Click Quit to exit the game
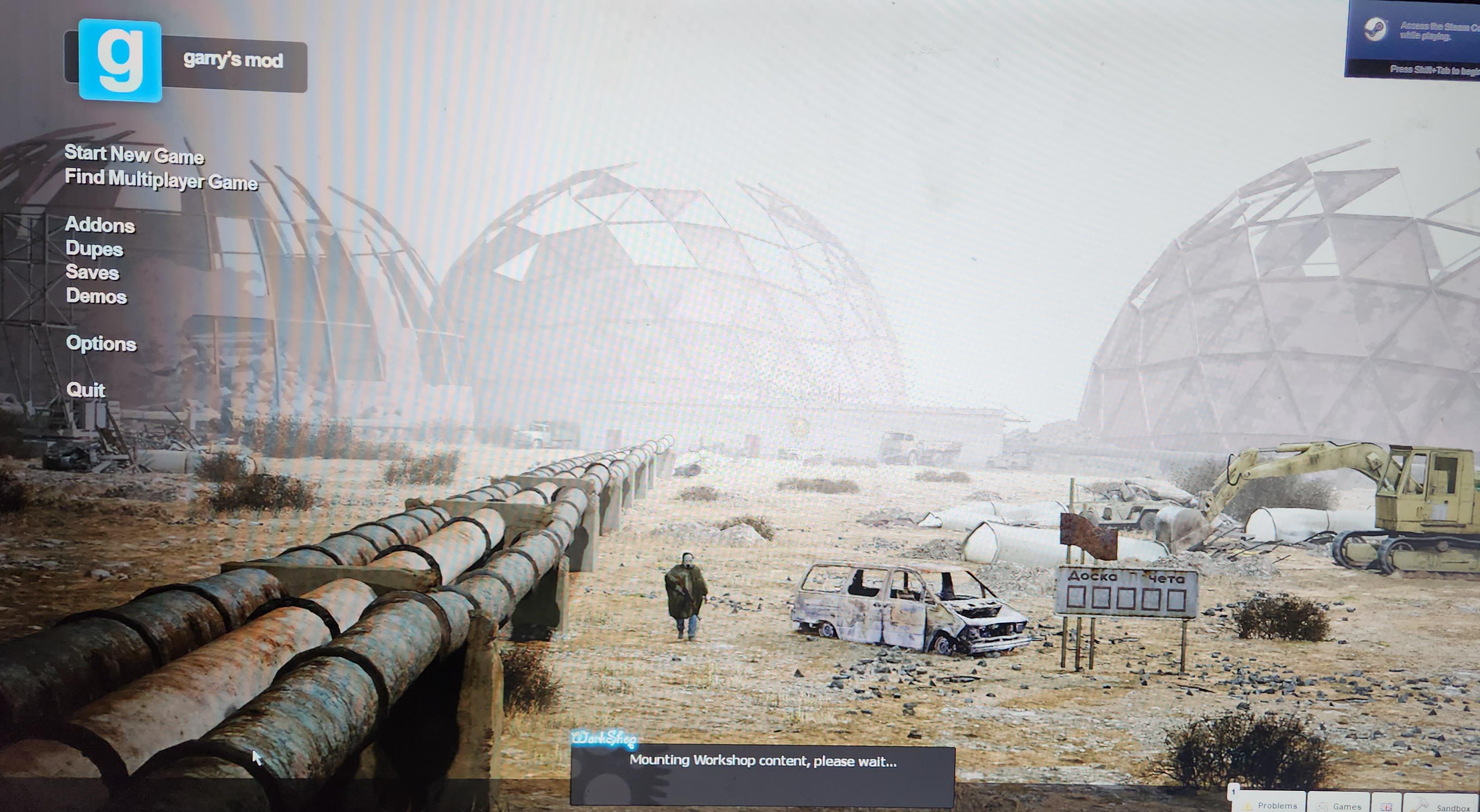This screenshot has width=1480, height=812. point(86,390)
